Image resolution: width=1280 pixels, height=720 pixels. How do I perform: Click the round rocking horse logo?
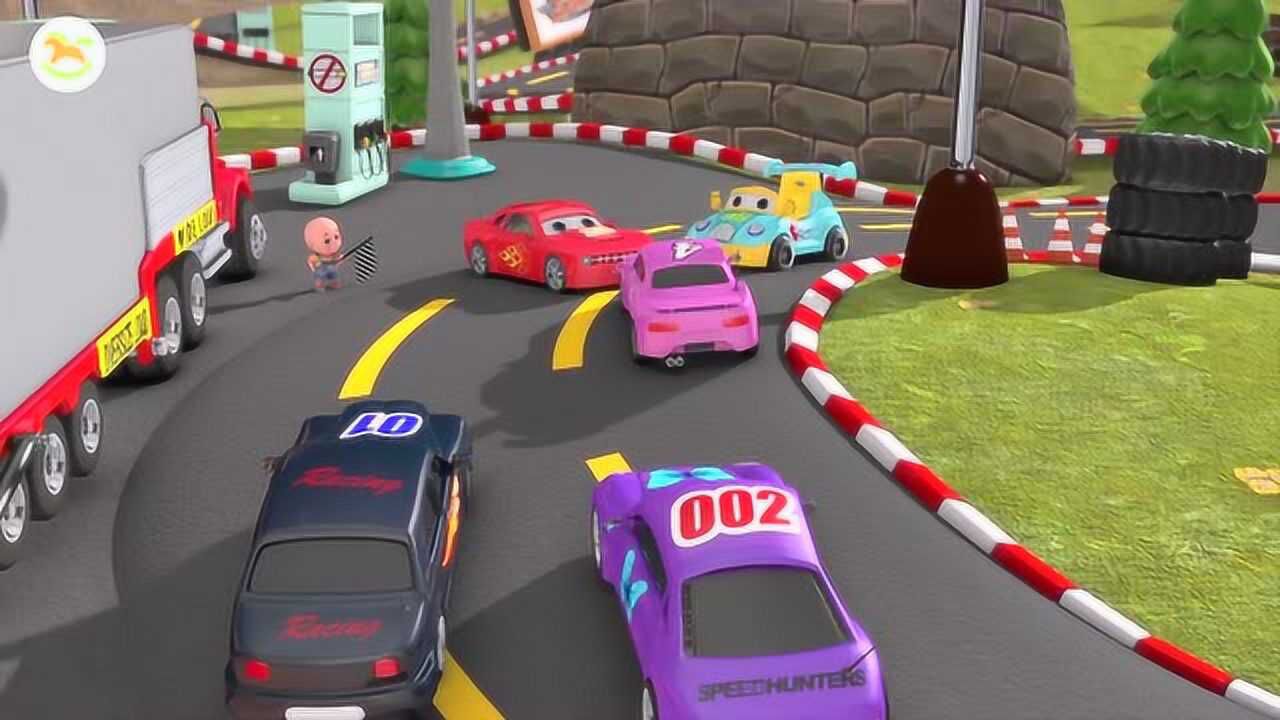(67, 55)
